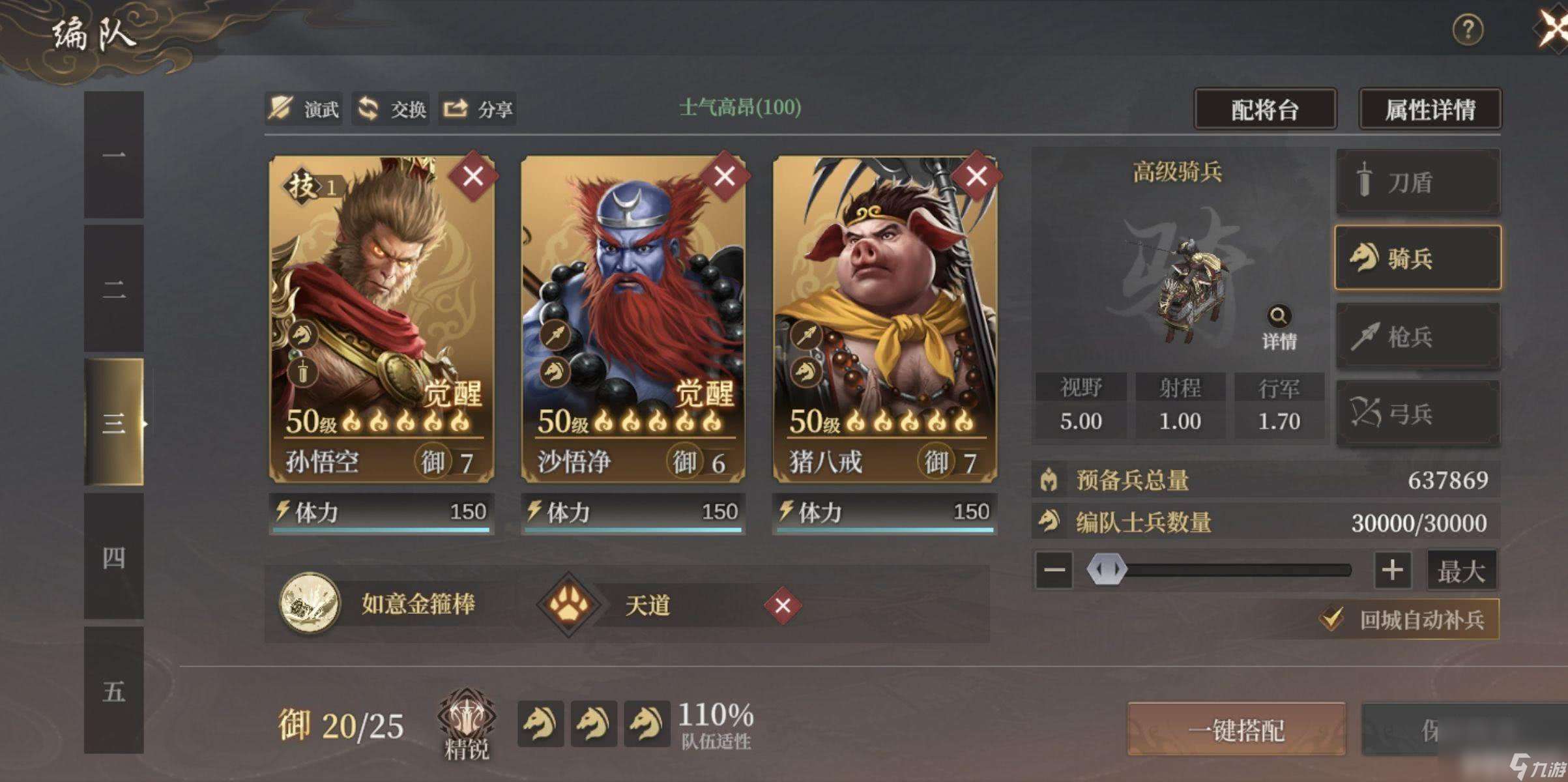Remove 沙悟净 from the team
Screen dimensions: 1568x782
725,176
